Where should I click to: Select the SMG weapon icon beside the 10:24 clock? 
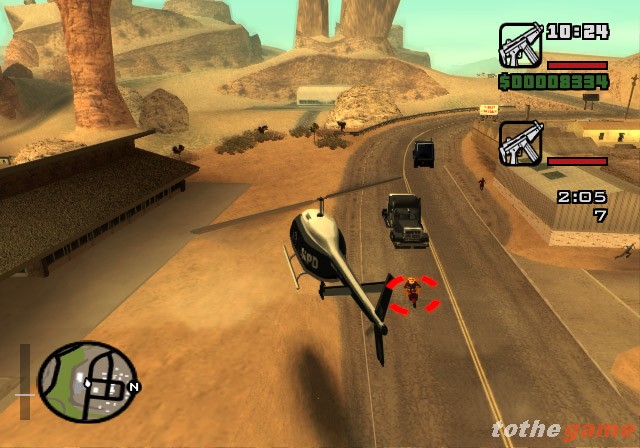520,45
